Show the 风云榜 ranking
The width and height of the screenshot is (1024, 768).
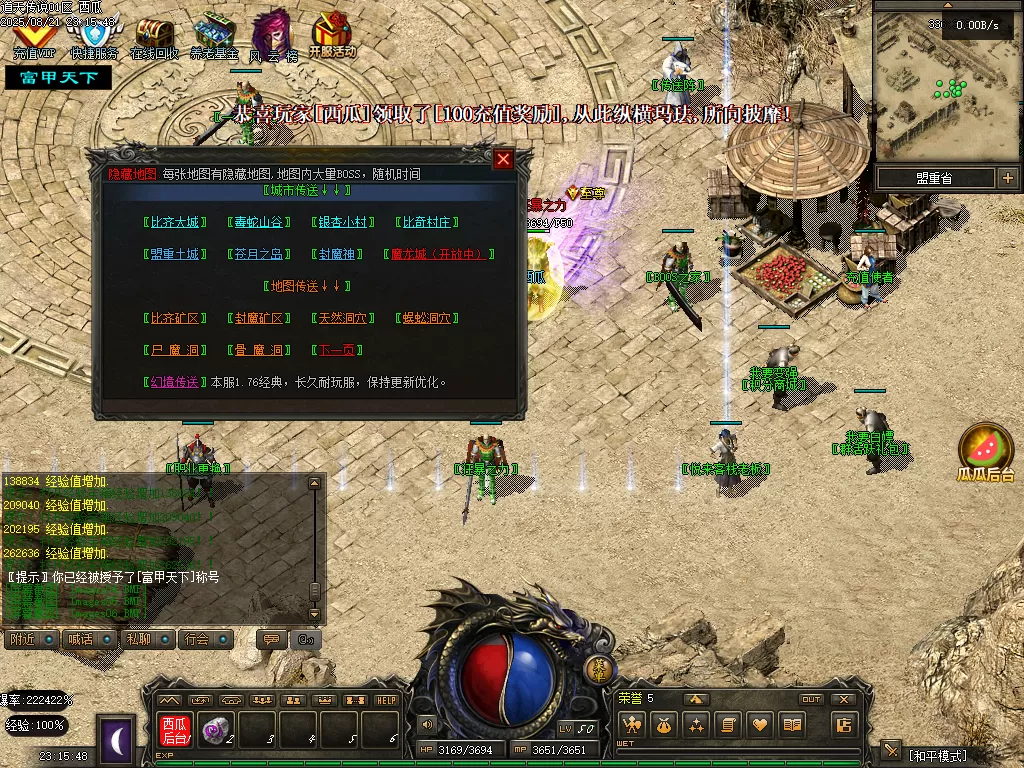(x=272, y=38)
